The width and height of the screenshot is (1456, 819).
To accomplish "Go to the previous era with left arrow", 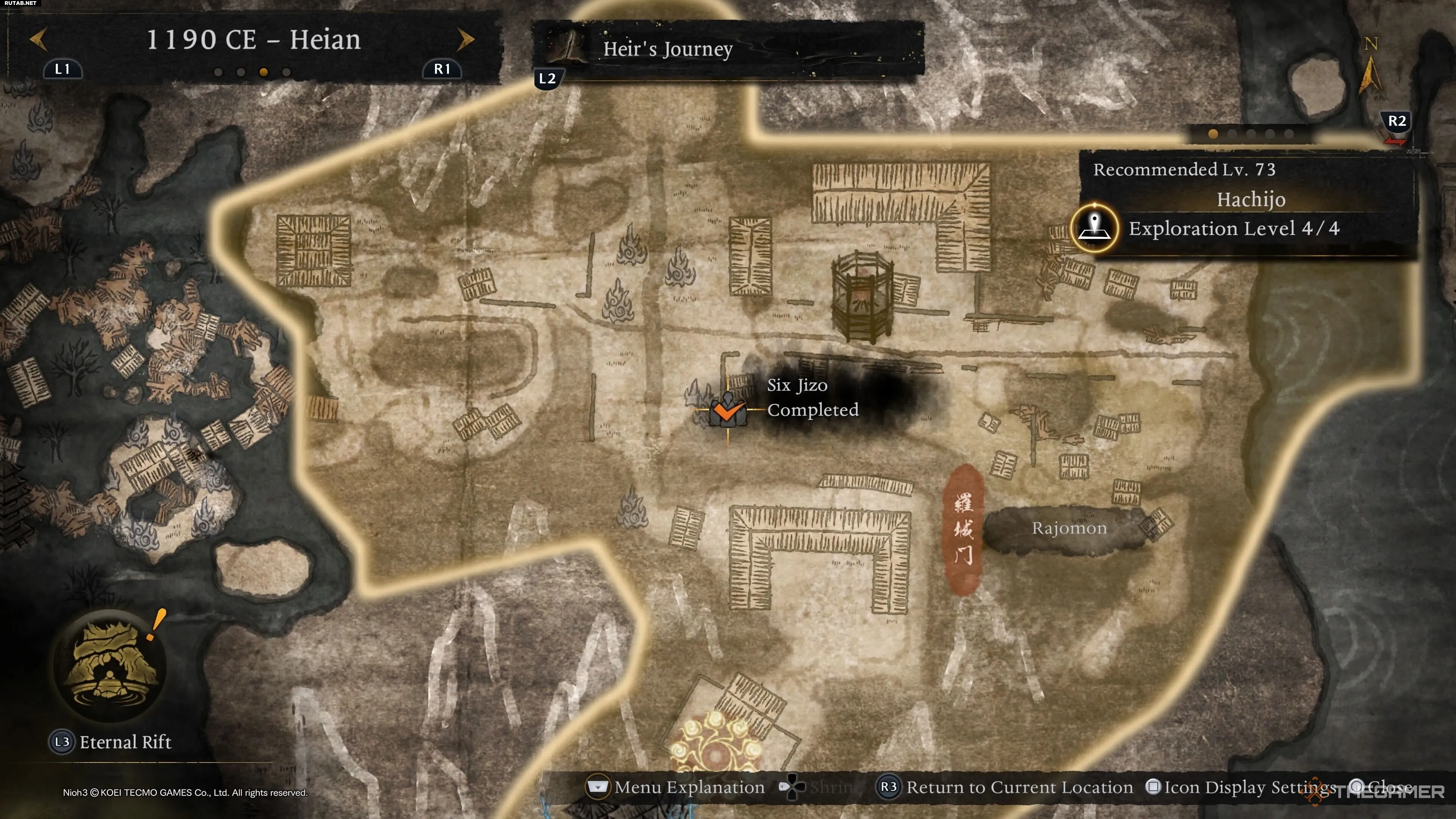I will click(38, 39).
